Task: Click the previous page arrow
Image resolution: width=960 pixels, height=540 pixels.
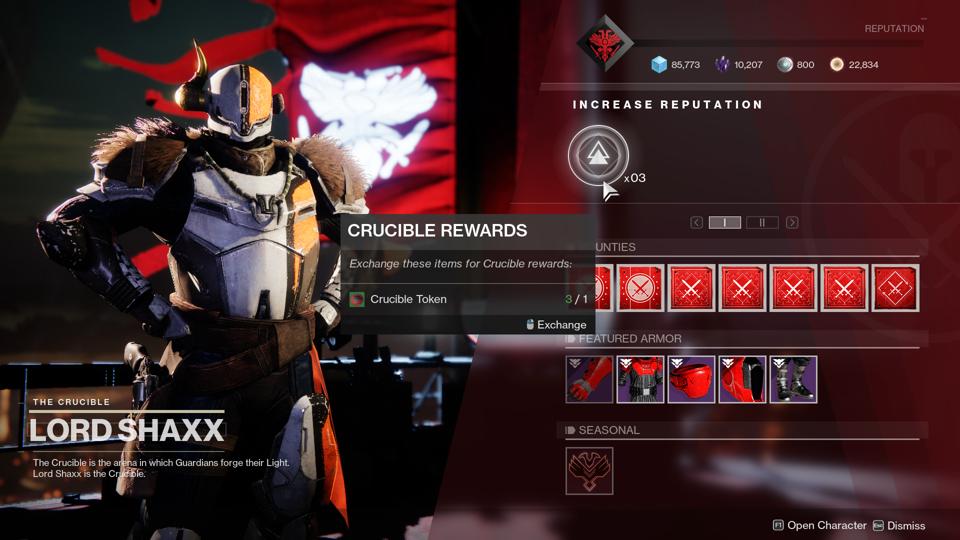Action: (x=697, y=222)
